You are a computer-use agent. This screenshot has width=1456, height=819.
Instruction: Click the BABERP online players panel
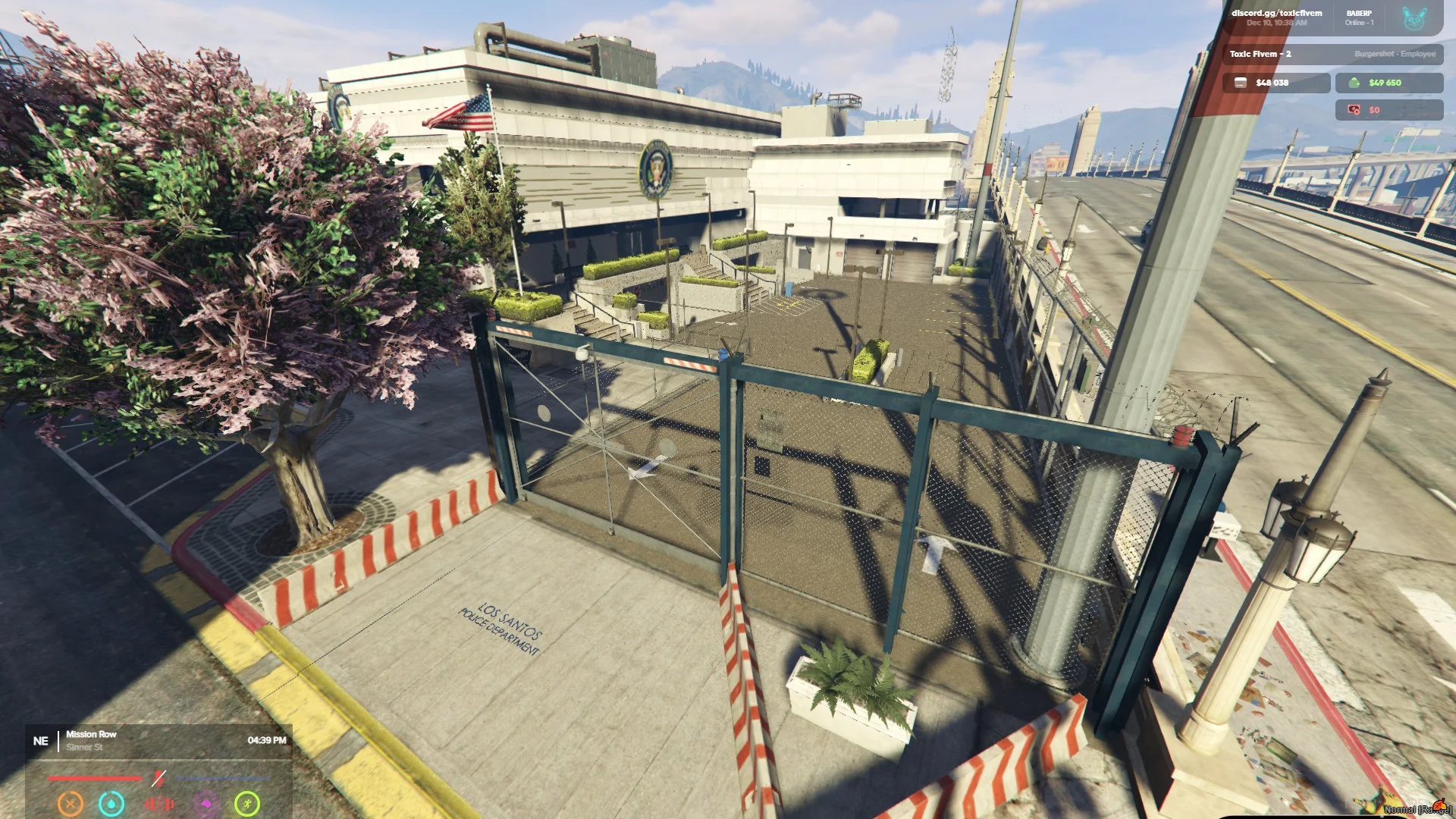click(1359, 17)
